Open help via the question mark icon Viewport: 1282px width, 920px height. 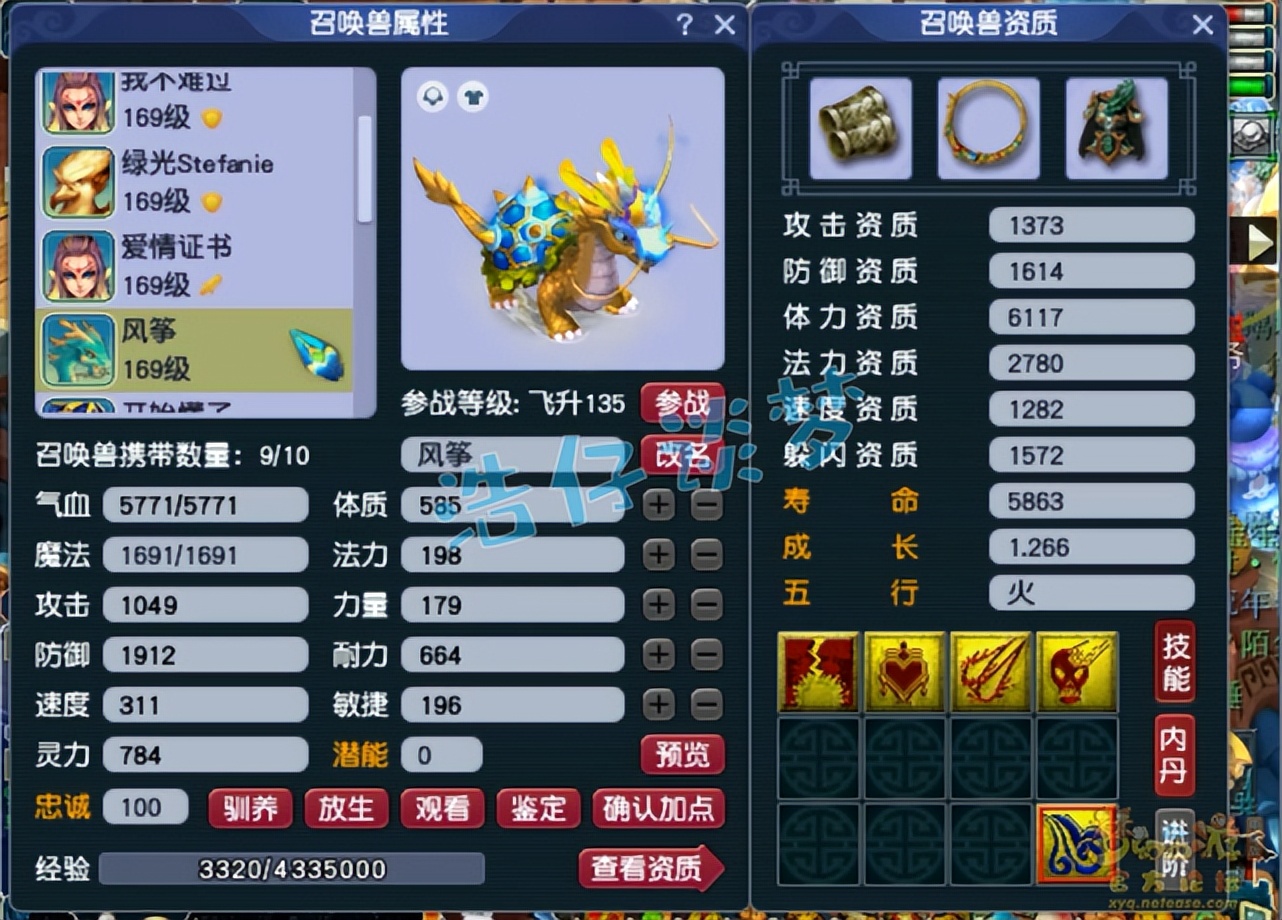point(683,24)
